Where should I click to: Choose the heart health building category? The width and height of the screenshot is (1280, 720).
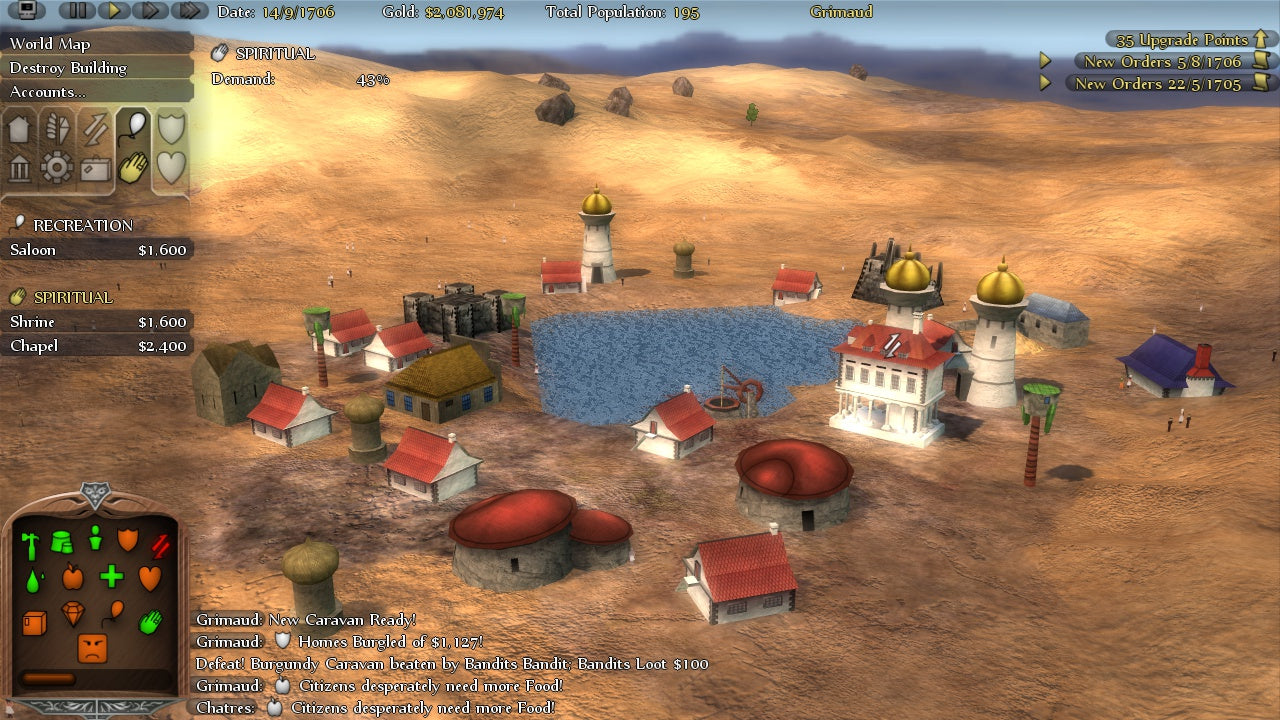(171, 167)
